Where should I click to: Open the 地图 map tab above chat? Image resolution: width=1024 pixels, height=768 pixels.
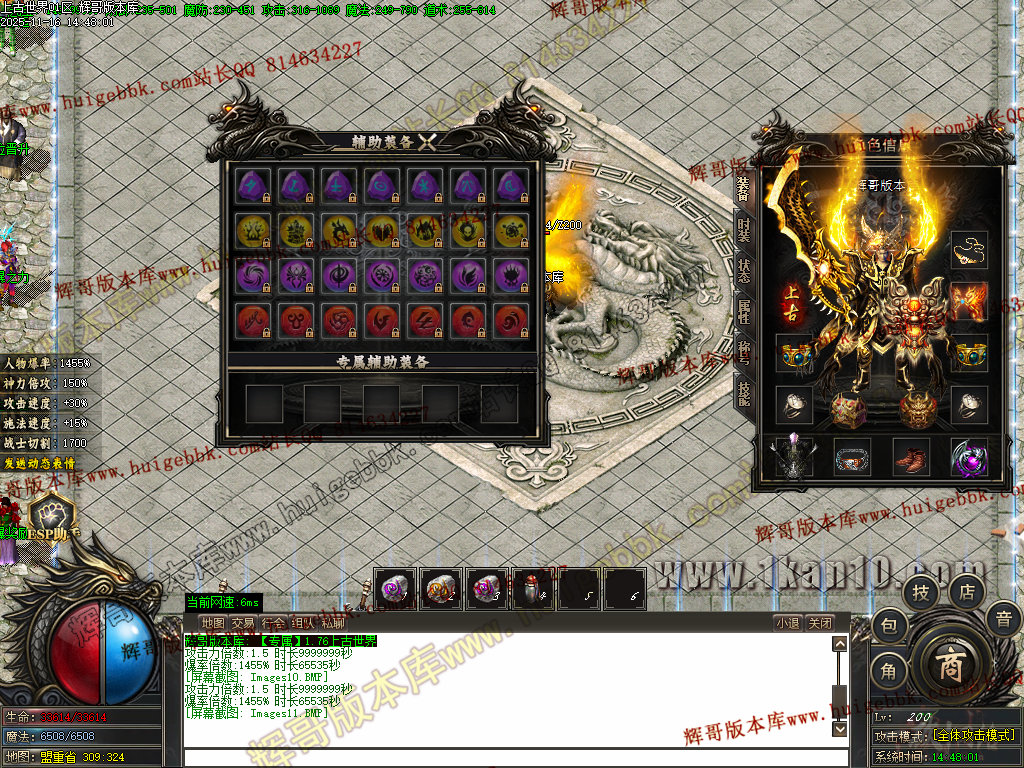[213, 623]
